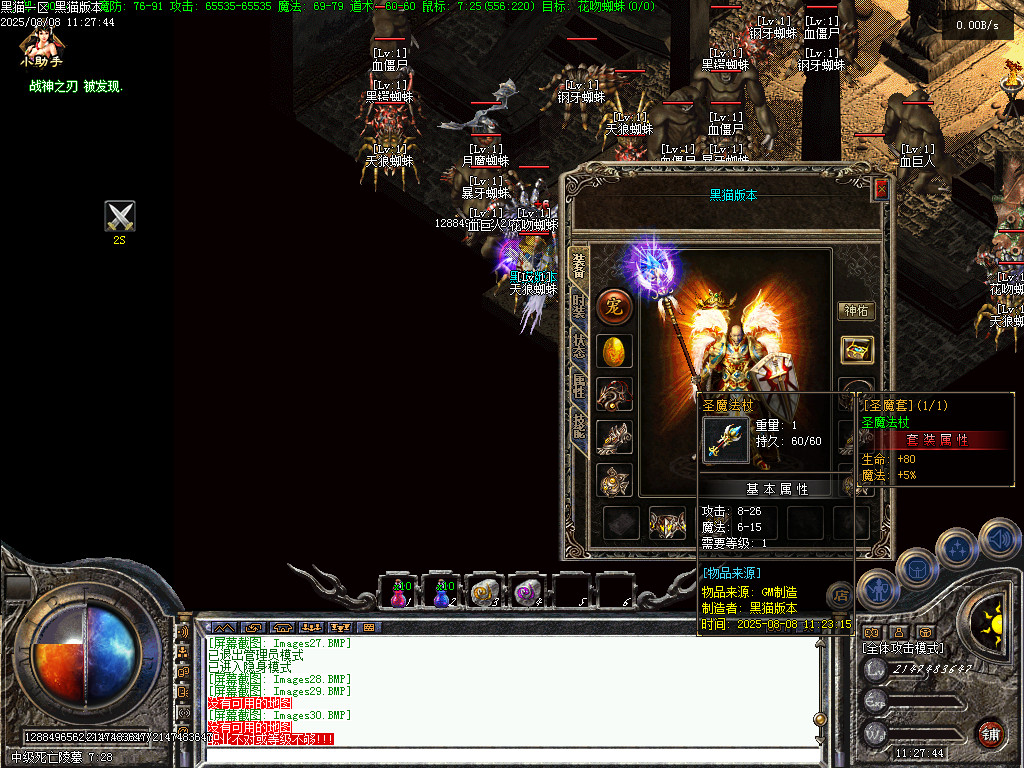Click the treasure chest icon in panel

pyautogui.click(x=857, y=350)
